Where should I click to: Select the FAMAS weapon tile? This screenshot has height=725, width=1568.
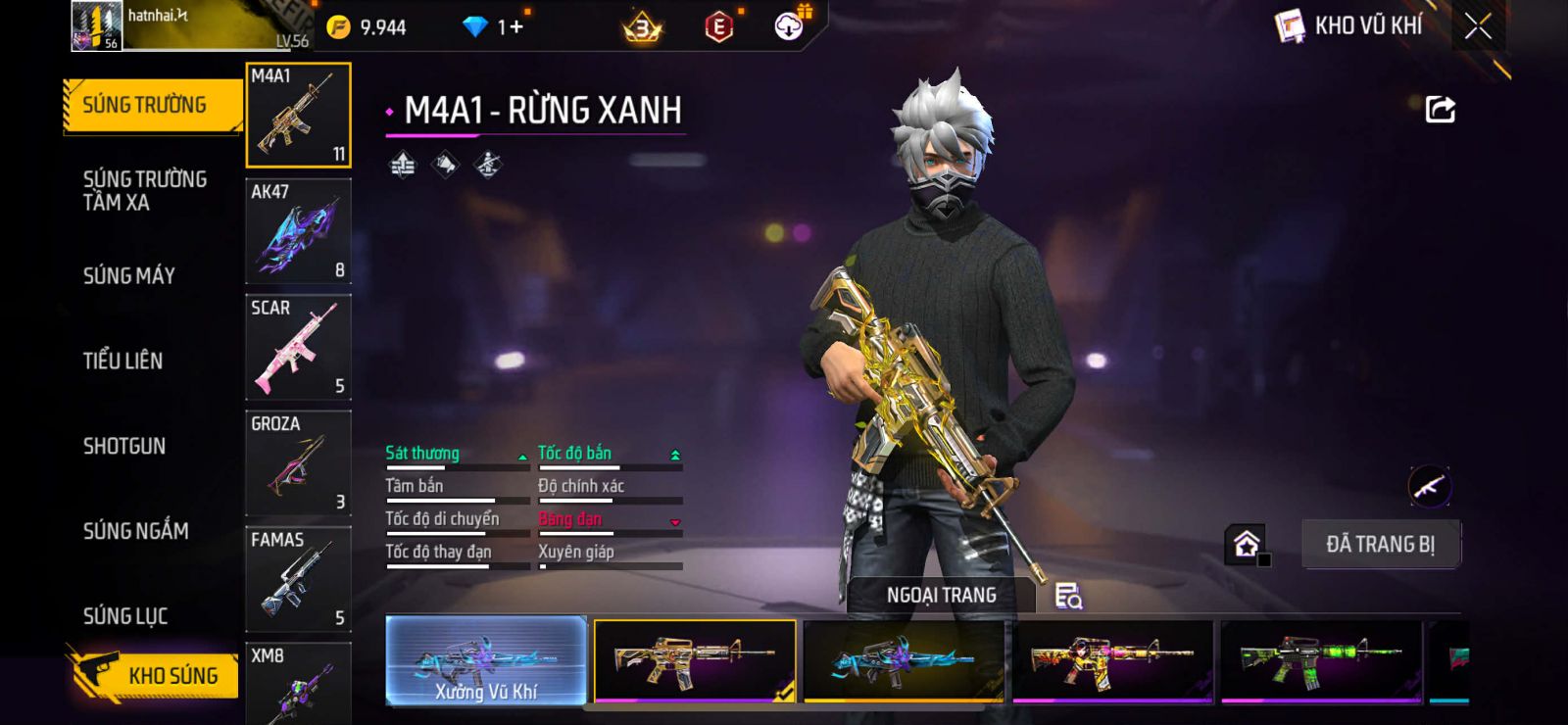(x=298, y=579)
